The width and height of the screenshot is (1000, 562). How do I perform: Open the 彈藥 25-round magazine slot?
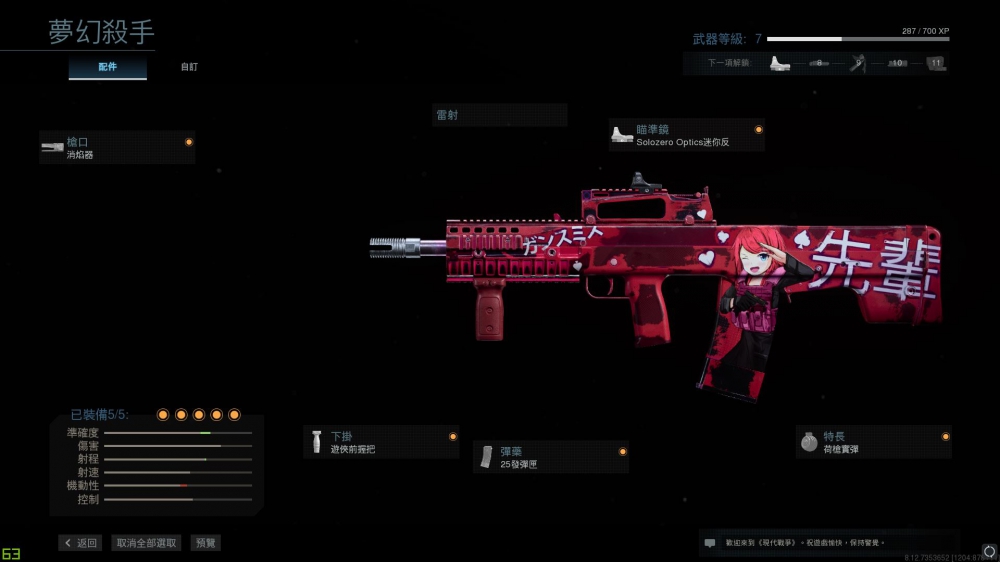[x=551, y=457]
